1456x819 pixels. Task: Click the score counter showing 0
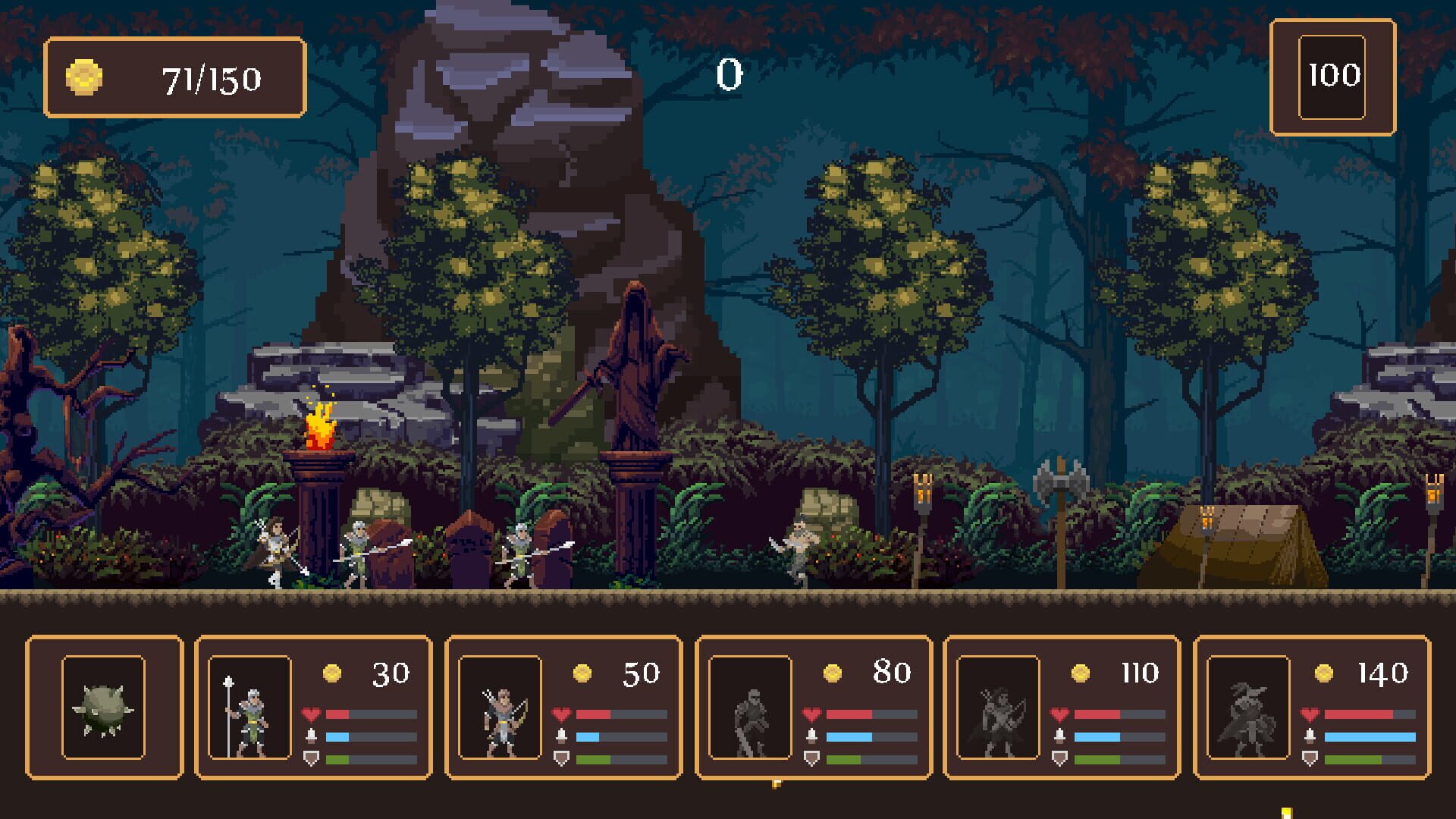(x=728, y=76)
